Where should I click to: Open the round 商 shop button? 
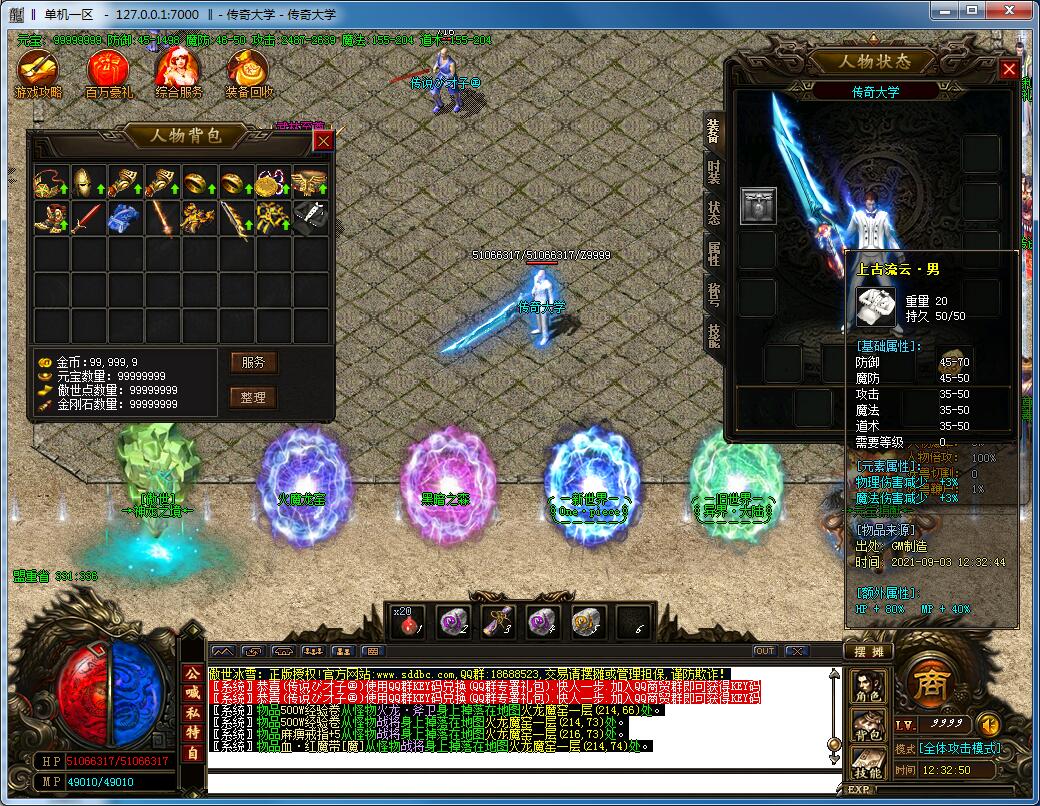925,685
